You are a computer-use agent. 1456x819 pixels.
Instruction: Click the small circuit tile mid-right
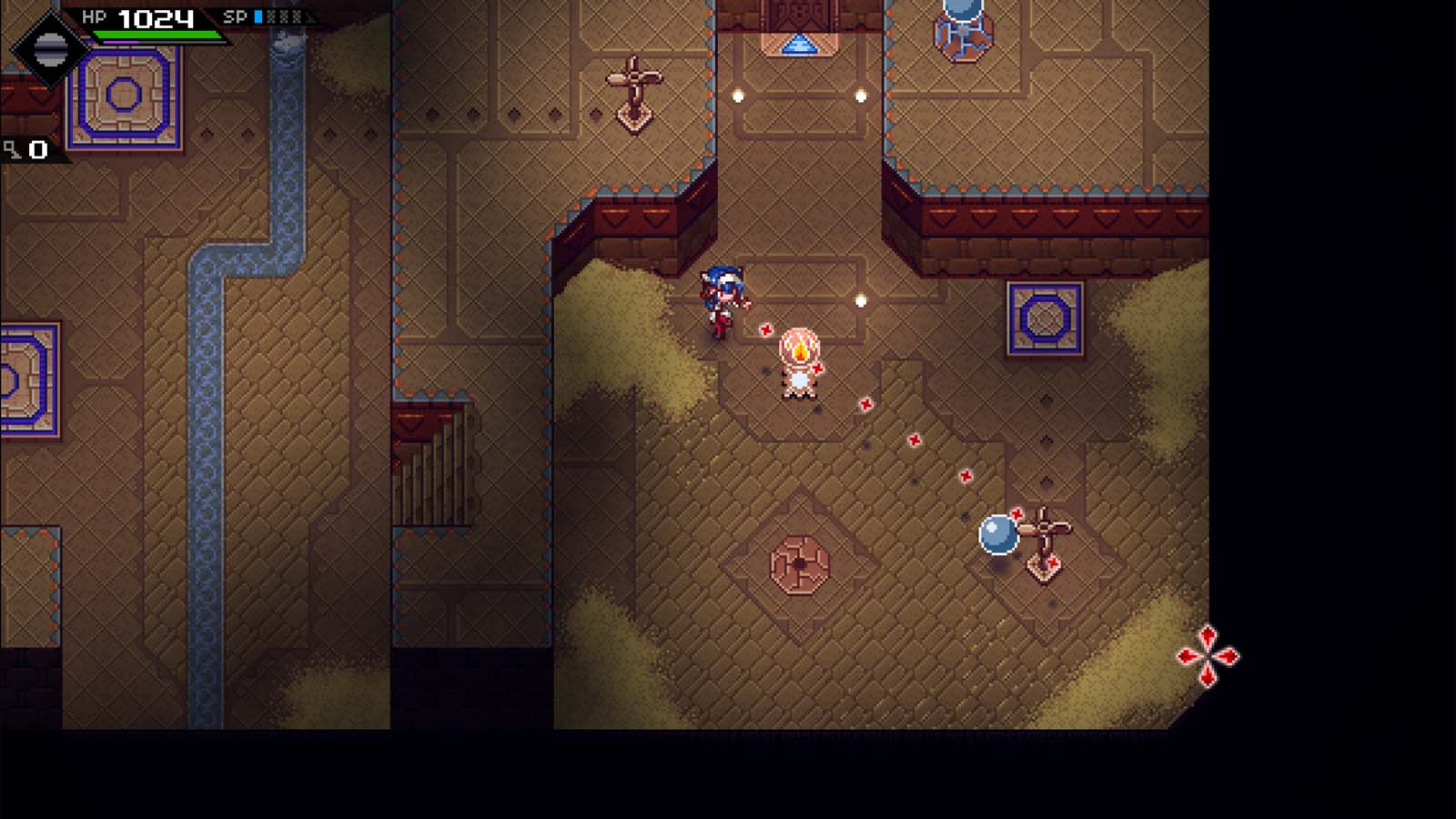point(1043,317)
